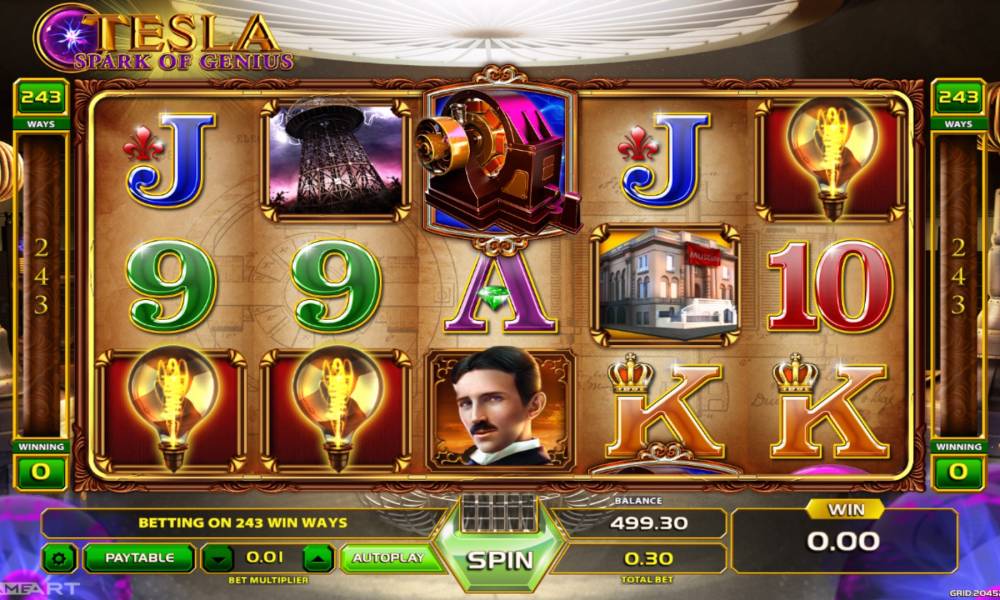Open settings with the gear icon
Screen dimensions: 1000x600
(60, 558)
